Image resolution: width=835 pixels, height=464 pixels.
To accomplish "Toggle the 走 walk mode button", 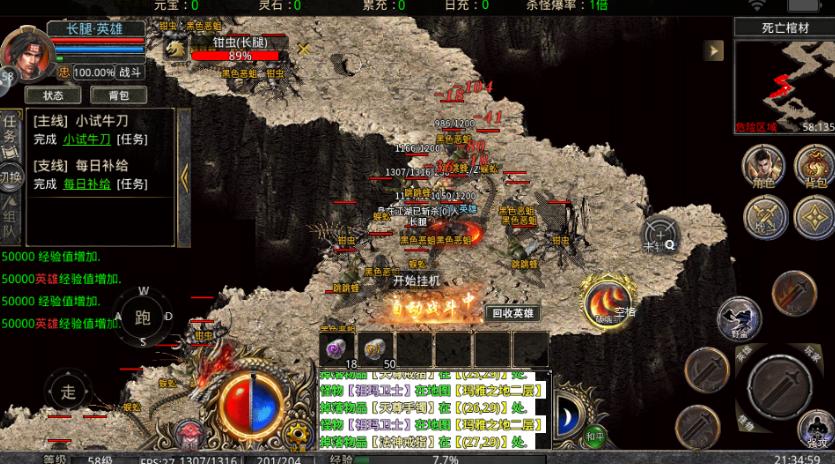I will point(68,390).
